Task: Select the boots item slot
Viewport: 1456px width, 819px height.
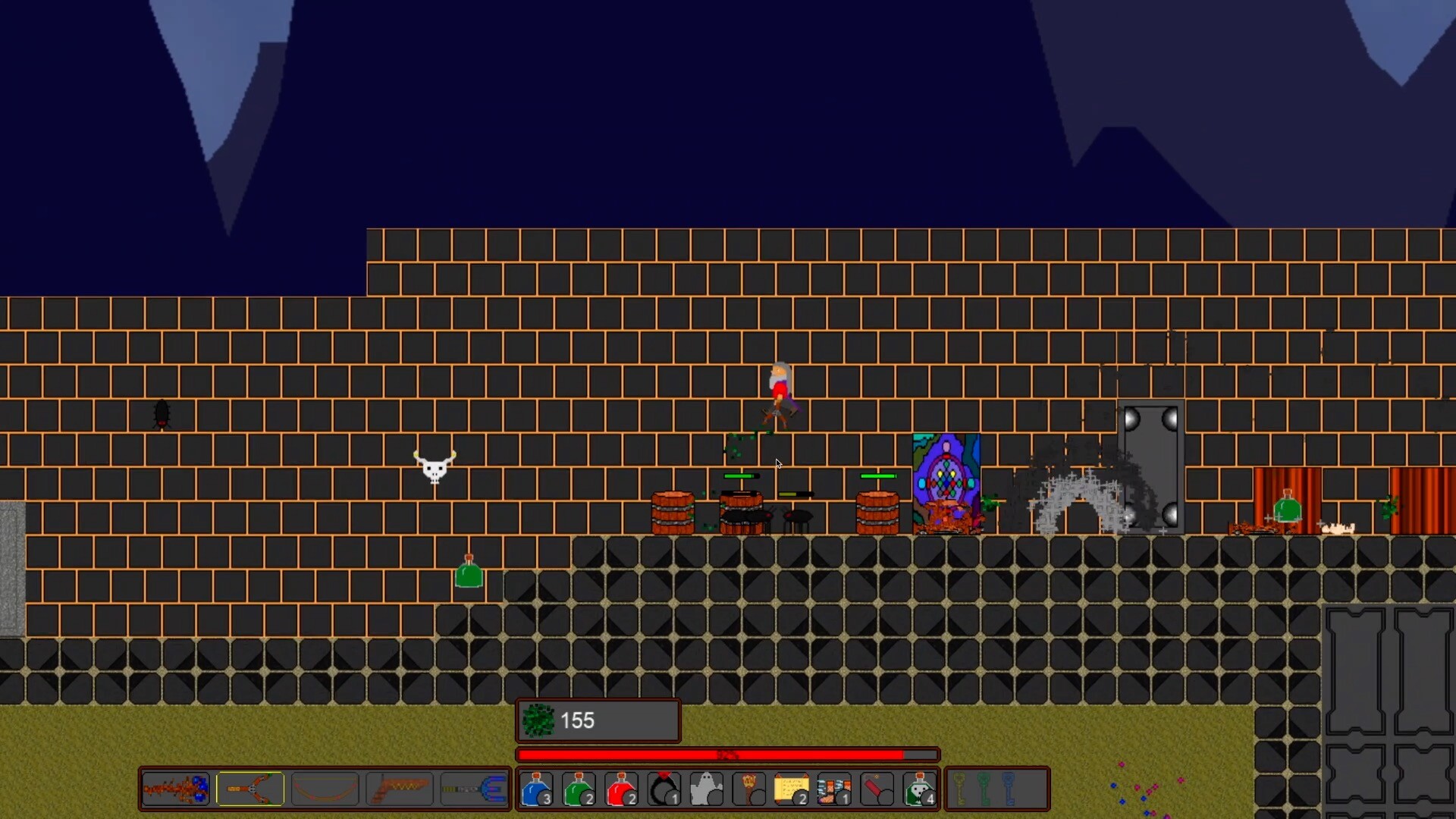Action: pos(834,789)
